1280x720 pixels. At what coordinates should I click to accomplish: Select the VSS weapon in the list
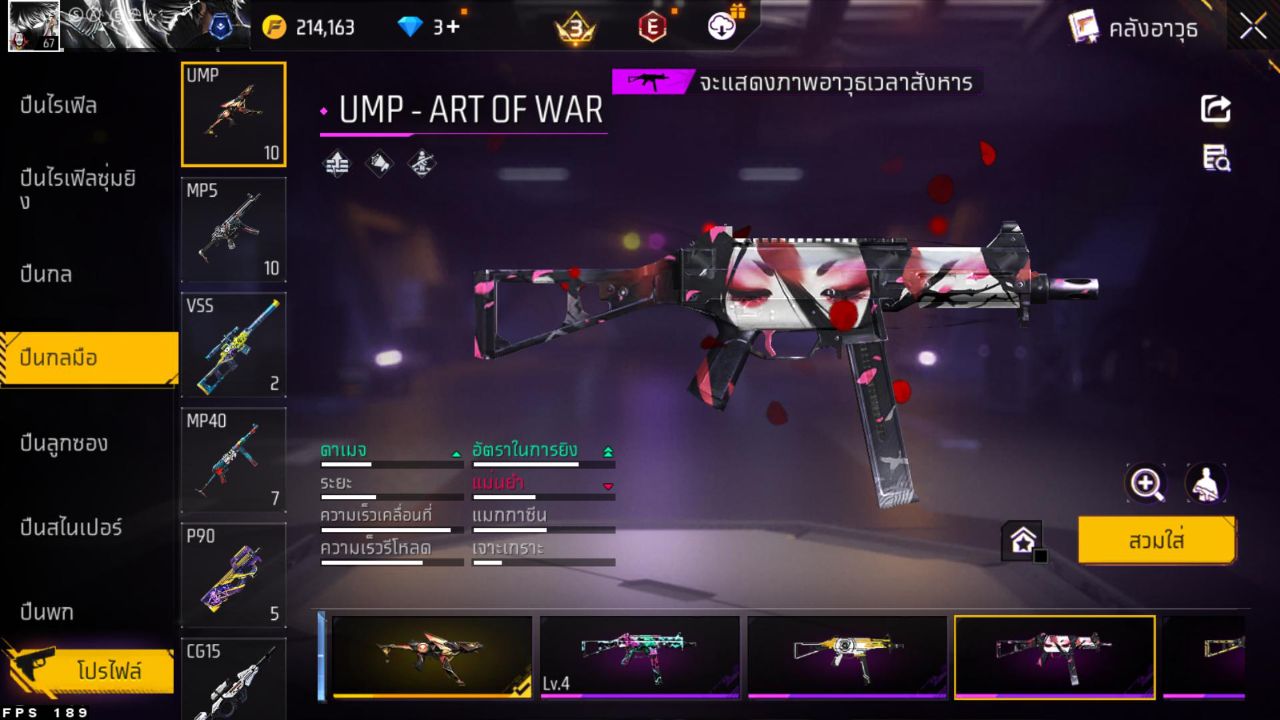(233, 345)
